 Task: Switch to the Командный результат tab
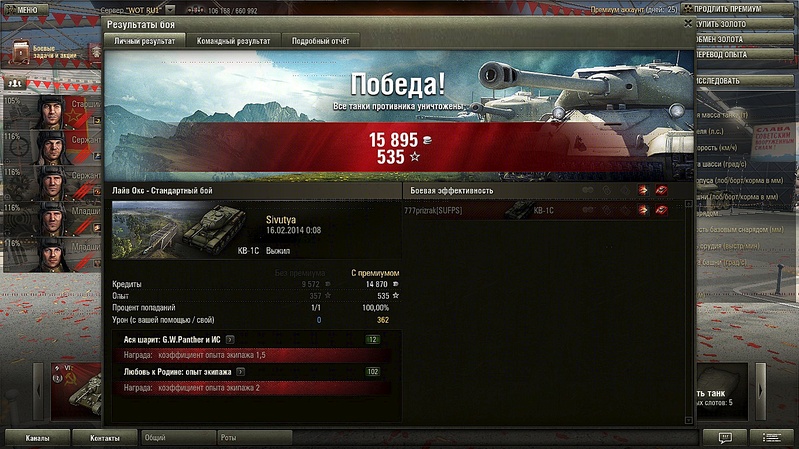[x=233, y=42]
